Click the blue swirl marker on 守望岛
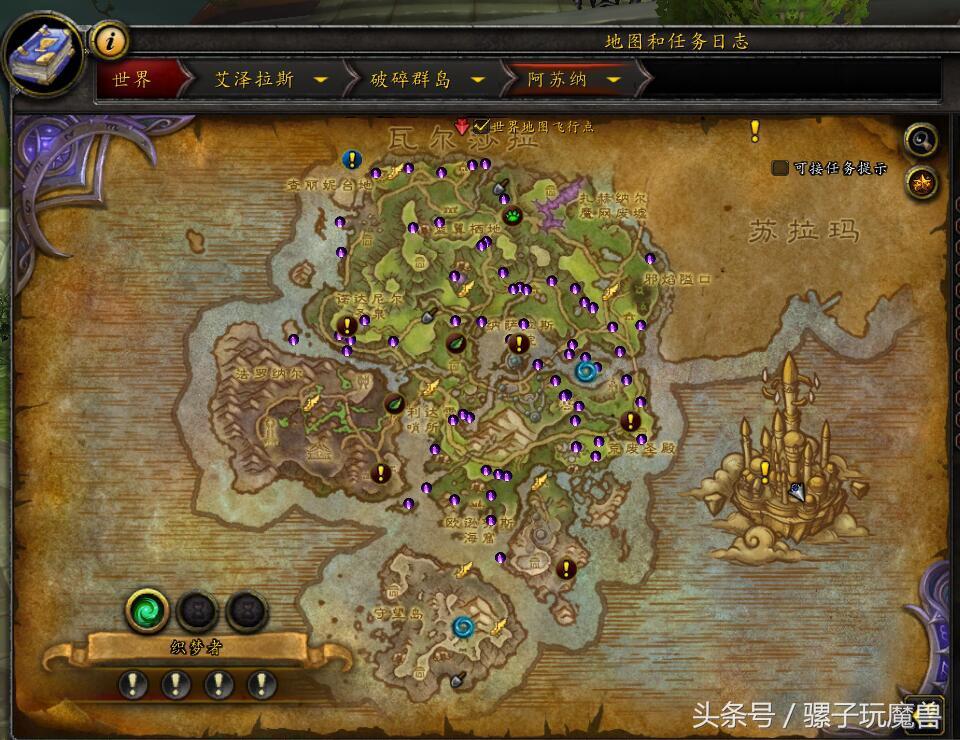Image resolution: width=960 pixels, height=740 pixels. pyautogui.click(x=462, y=627)
